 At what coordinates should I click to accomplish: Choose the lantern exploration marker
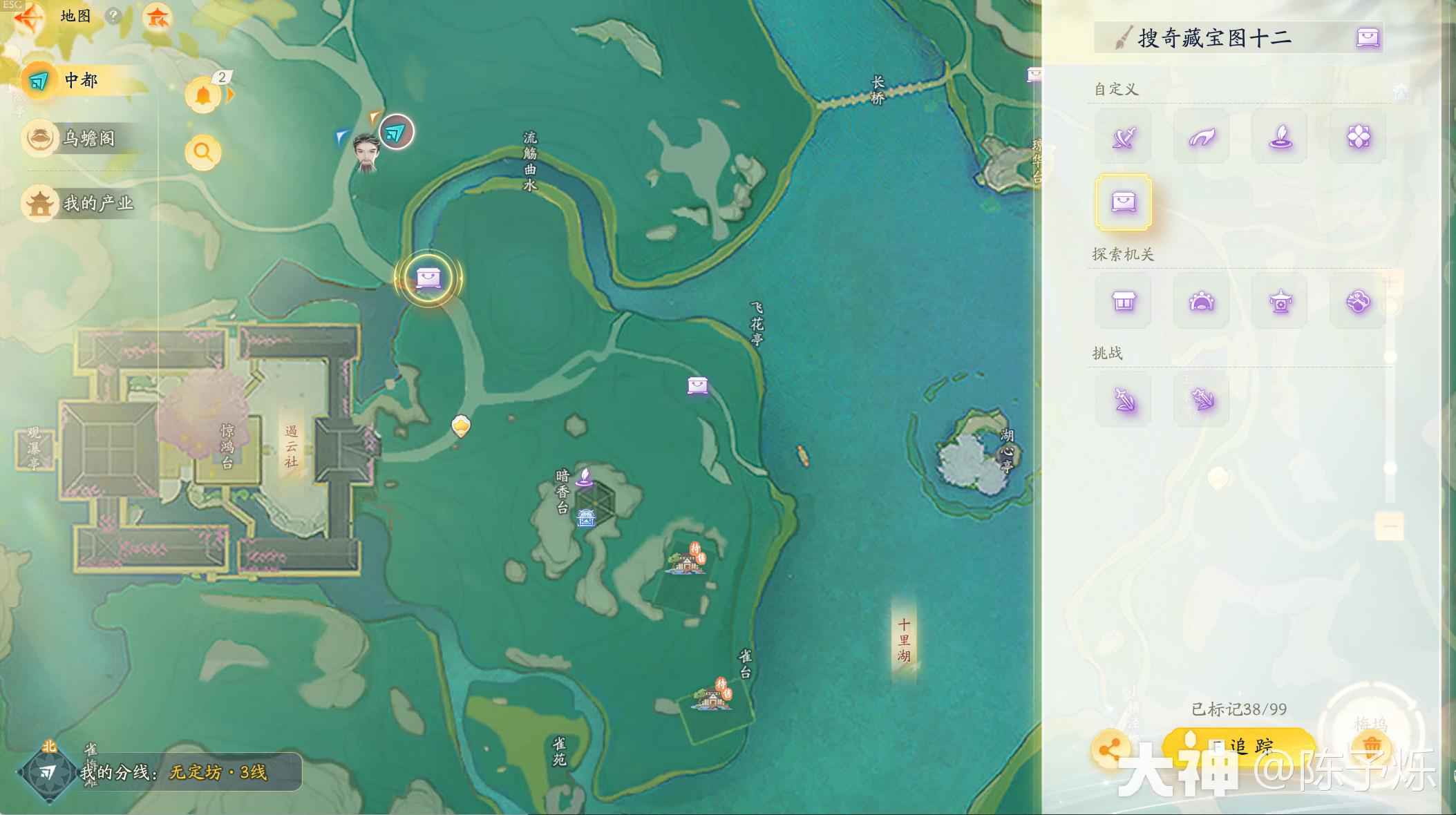pos(1280,302)
